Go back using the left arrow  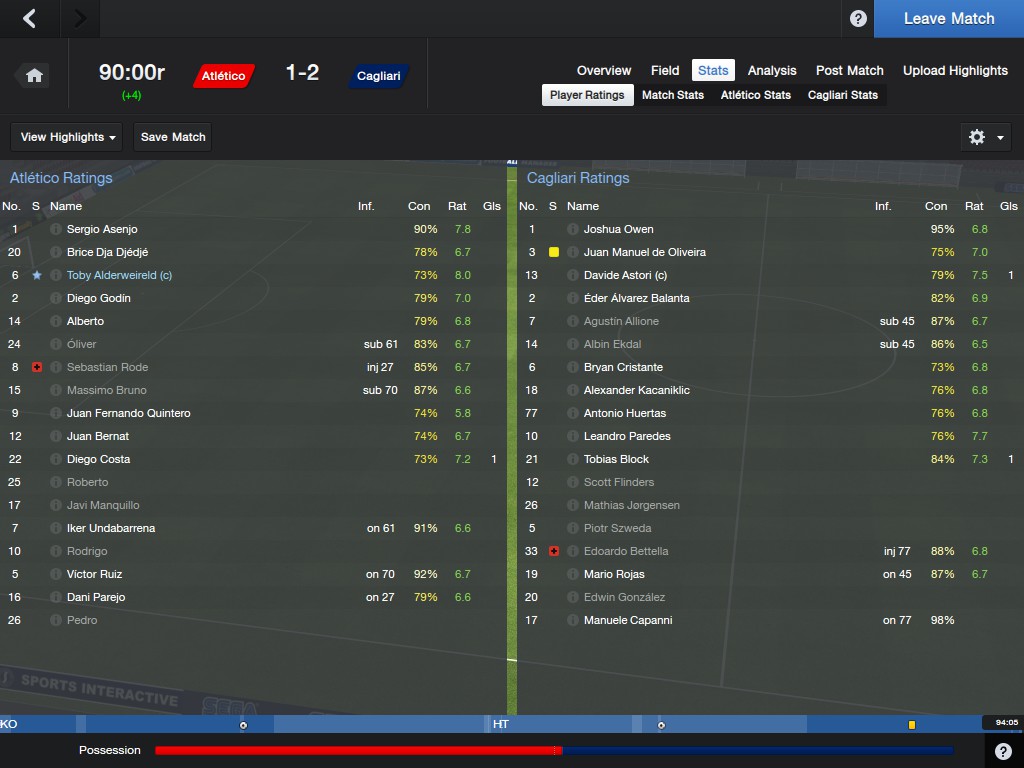[x=30, y=18]
